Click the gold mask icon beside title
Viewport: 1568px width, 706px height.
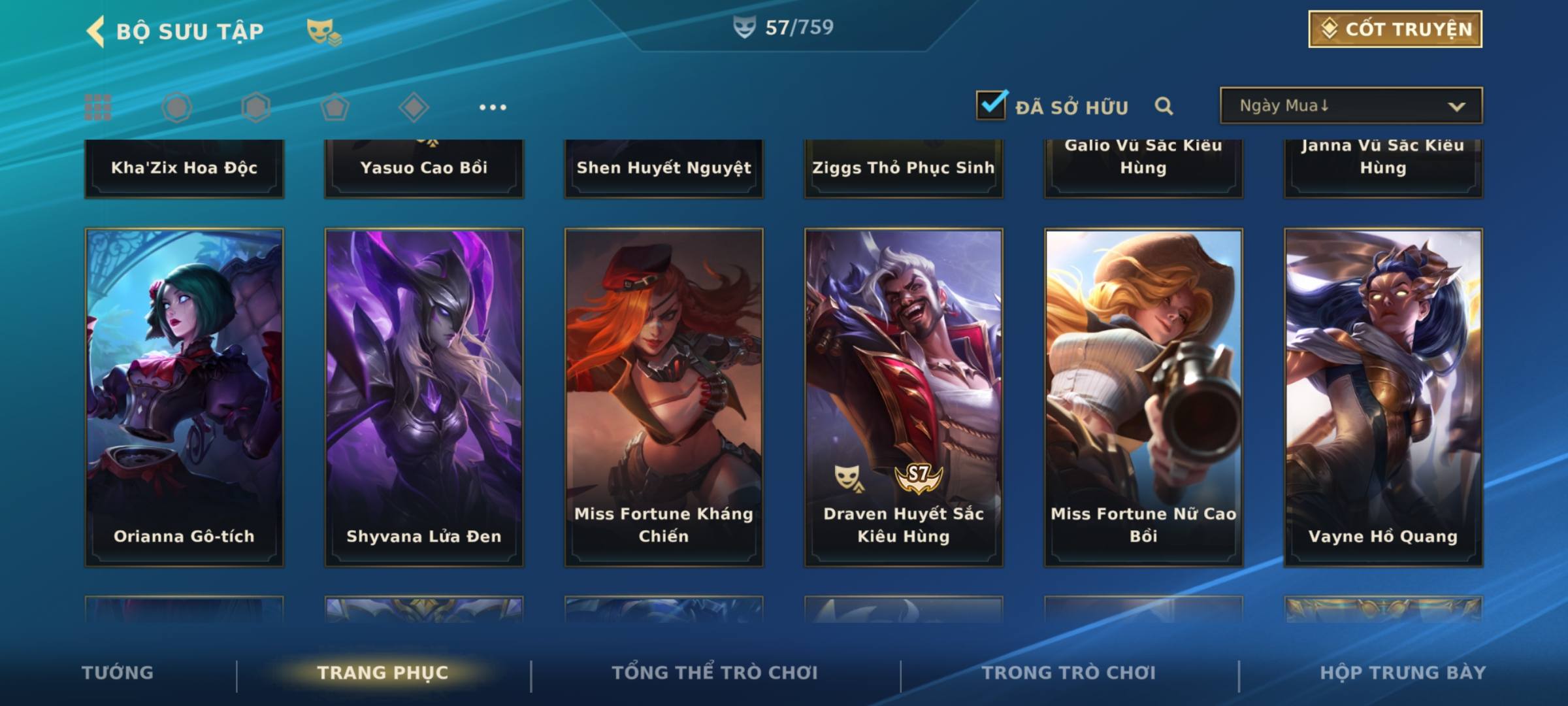(x=323, y=31)
